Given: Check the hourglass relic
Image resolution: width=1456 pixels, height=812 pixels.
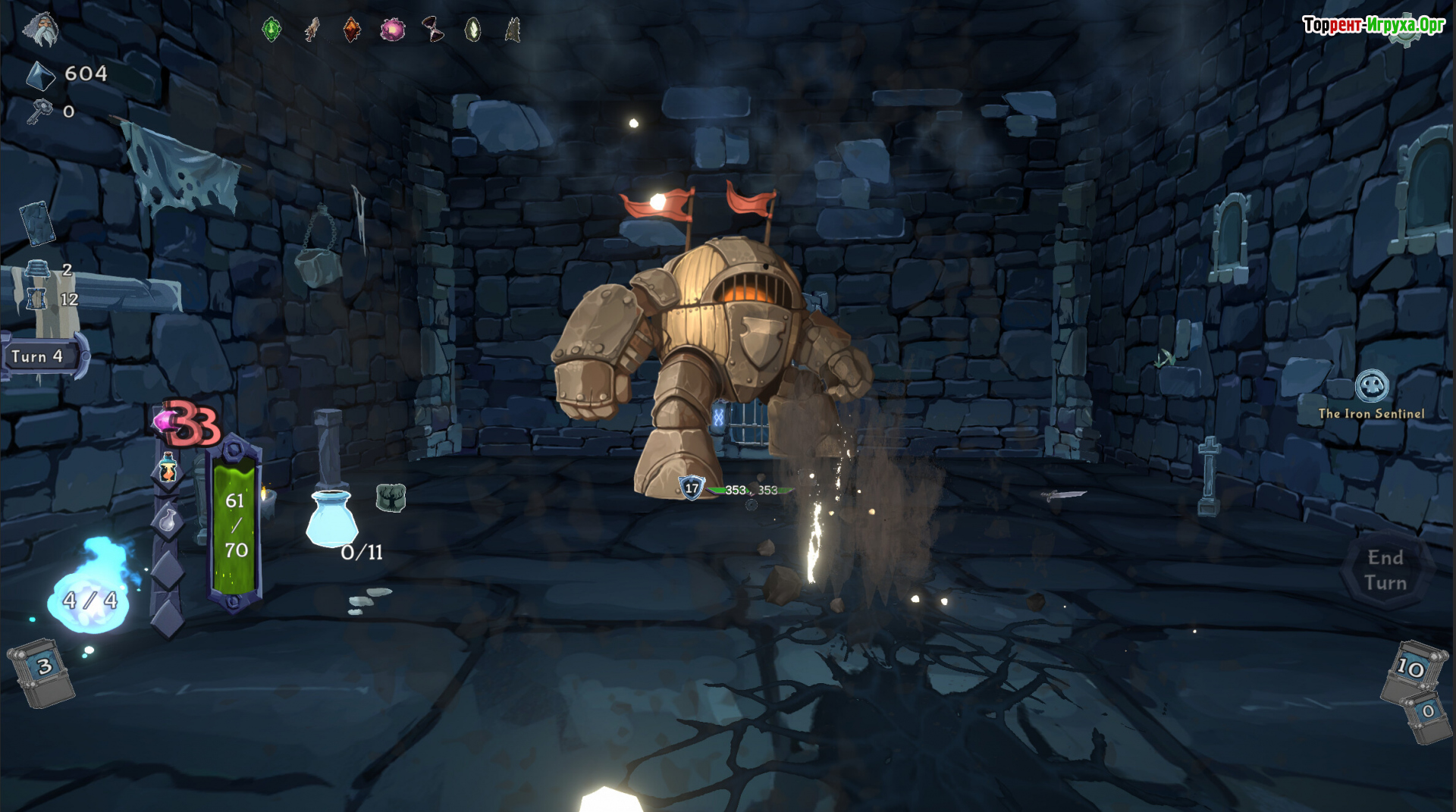Looking at the screenshot, I should (432, 30).
